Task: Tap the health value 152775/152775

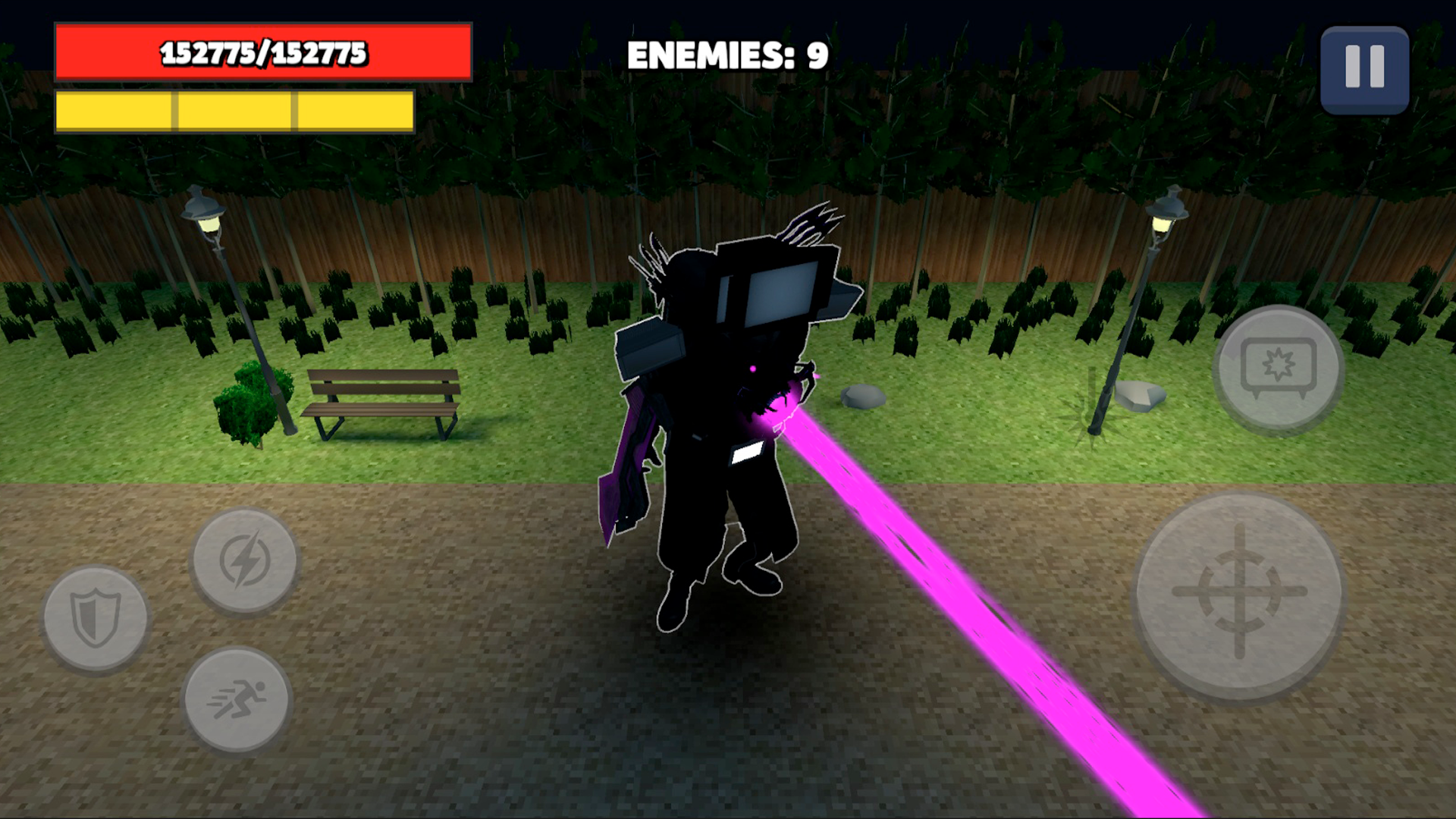Action: coord(262,53)
